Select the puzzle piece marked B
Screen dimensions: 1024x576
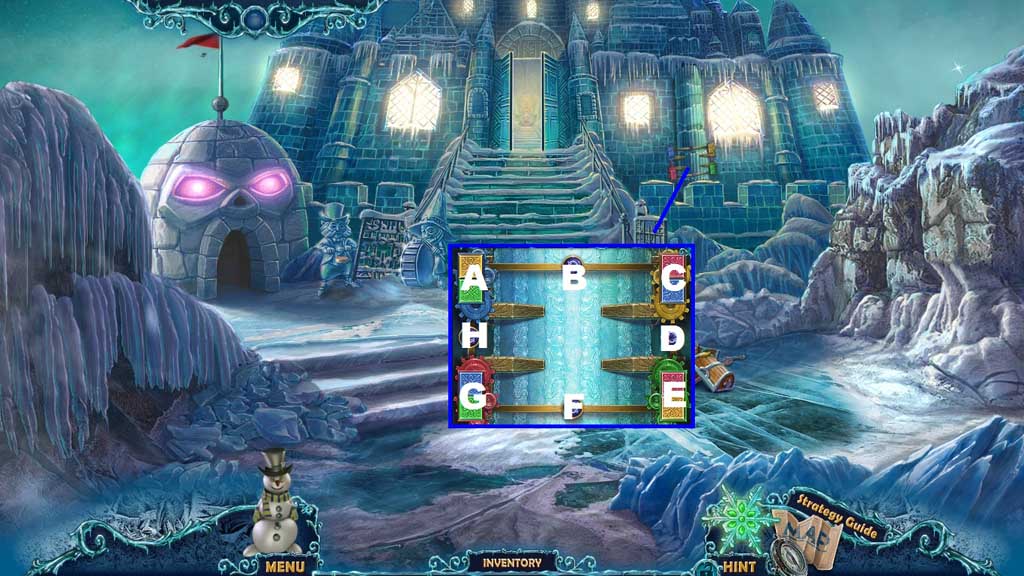(x=573, y=276)
